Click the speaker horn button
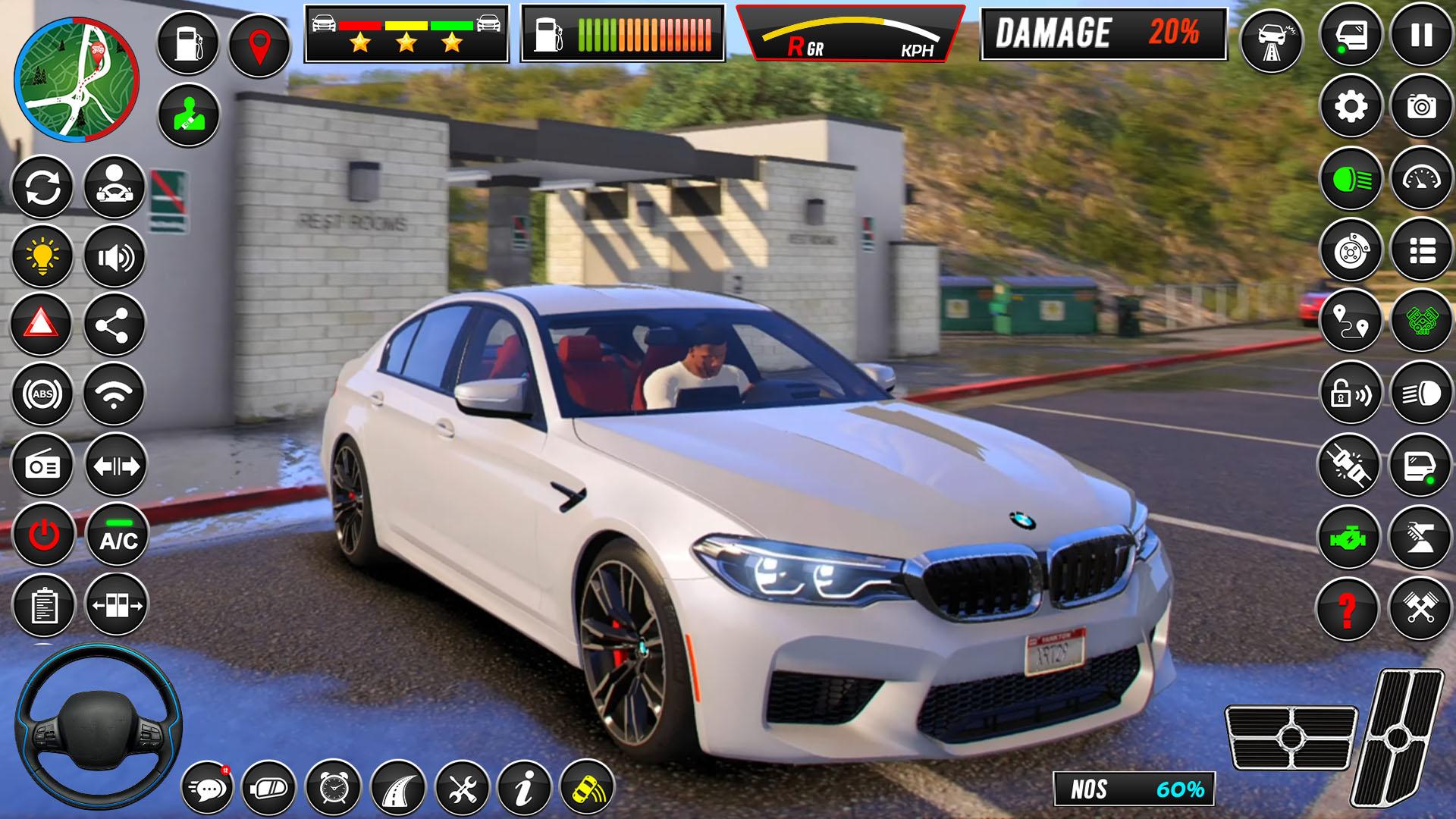The width and height of the screenshot is (1456, 819). point(114,258)
